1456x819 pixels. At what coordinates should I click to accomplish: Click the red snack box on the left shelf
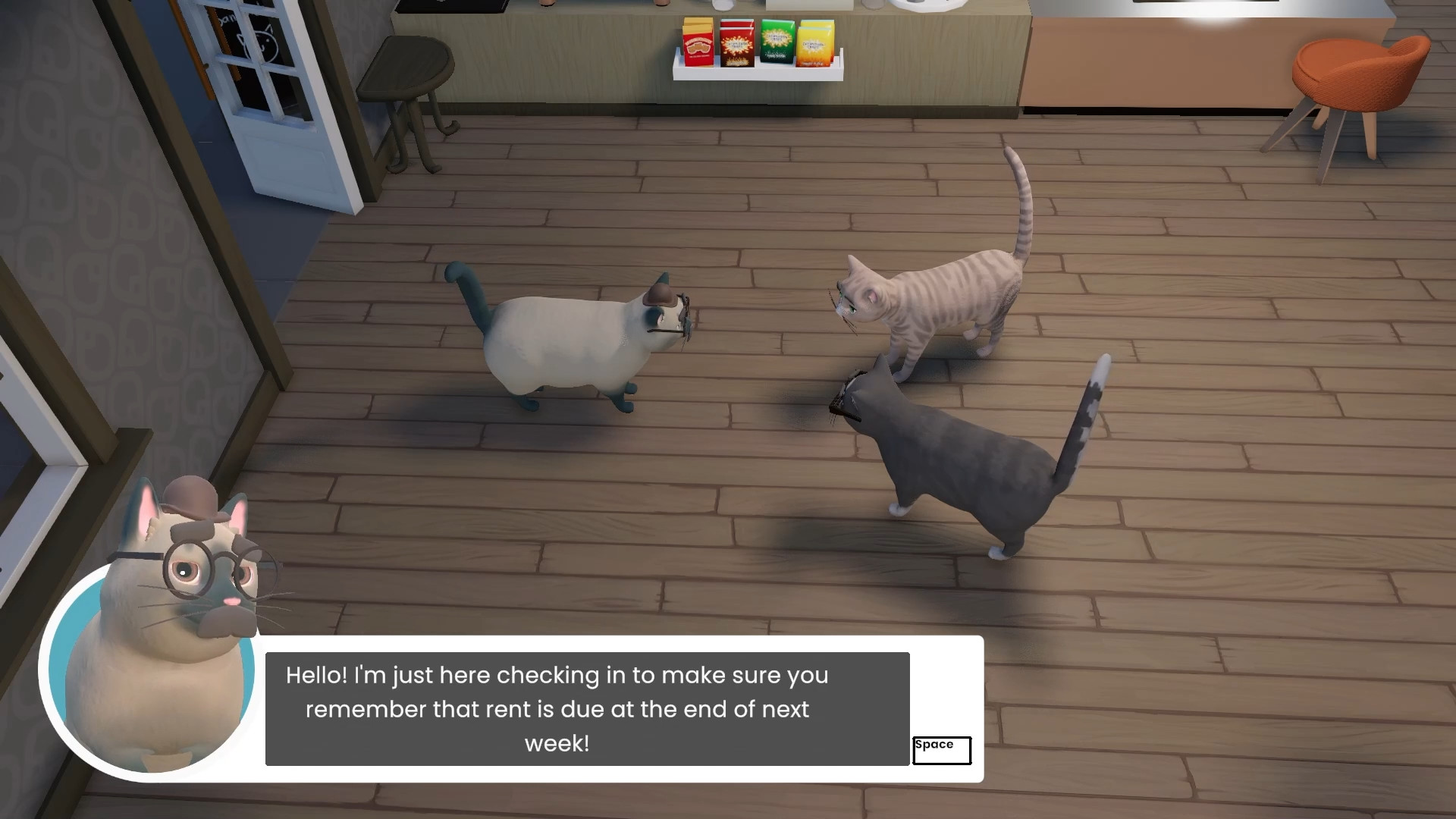[697, 49]
